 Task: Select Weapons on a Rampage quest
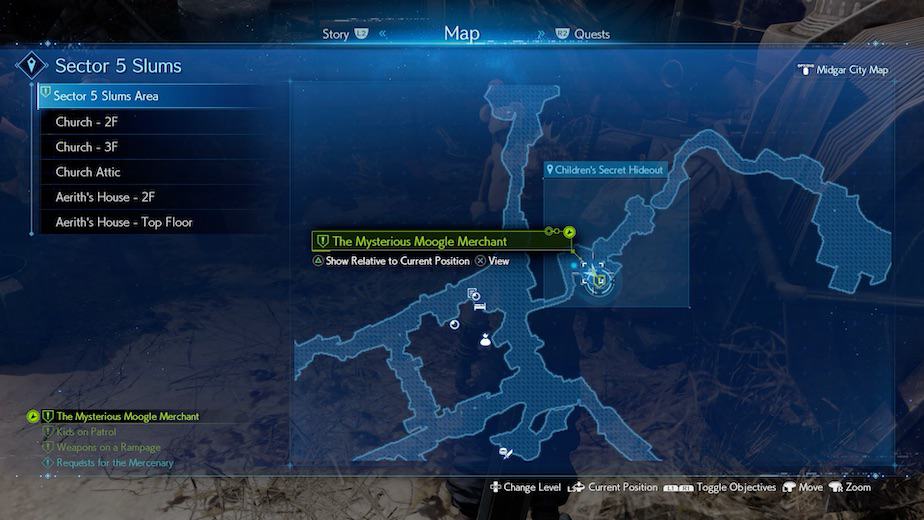click(108, 447)
